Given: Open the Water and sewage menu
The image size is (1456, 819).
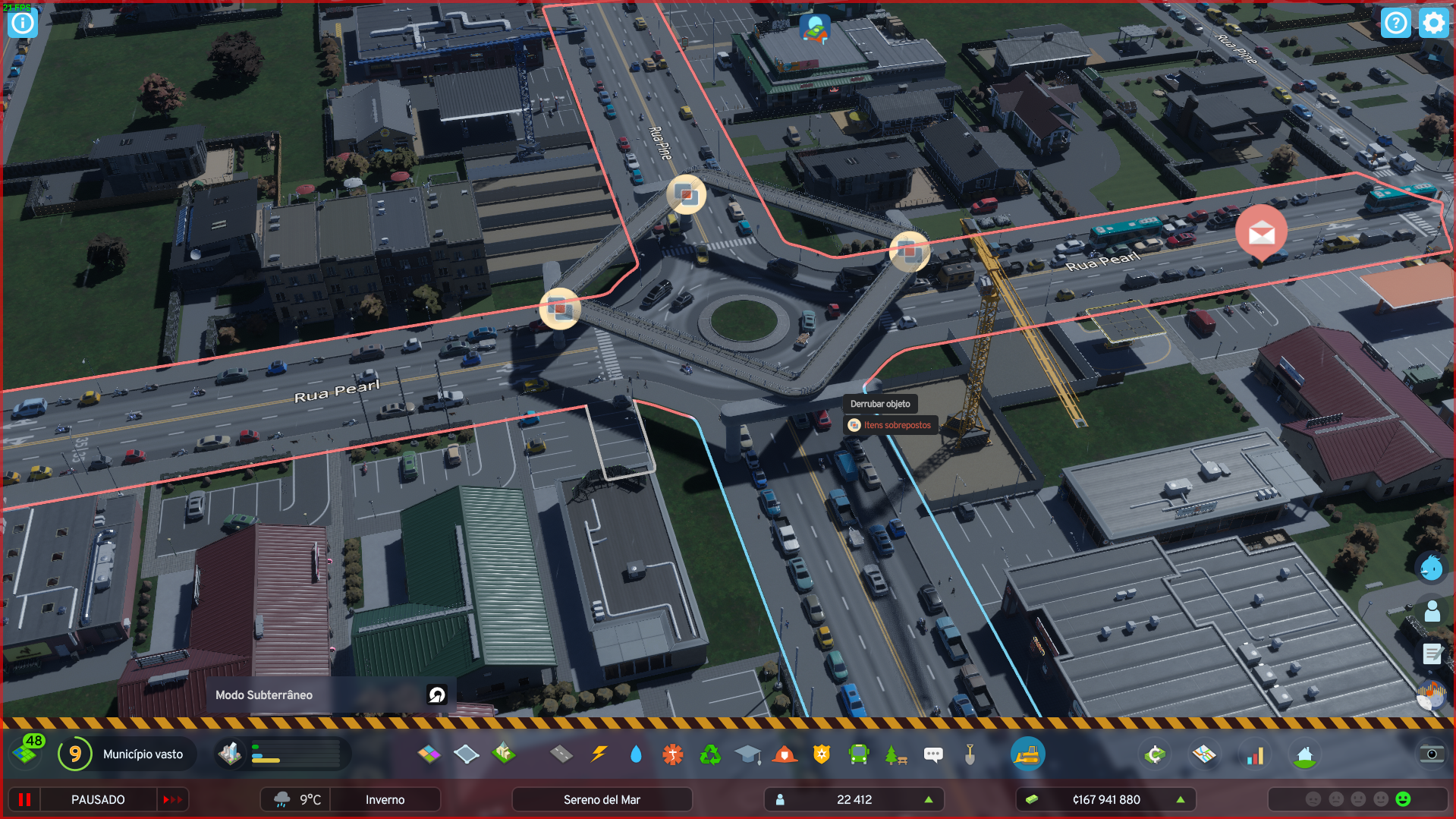Looking at the screenshot, I should click(x=635, y=754).
